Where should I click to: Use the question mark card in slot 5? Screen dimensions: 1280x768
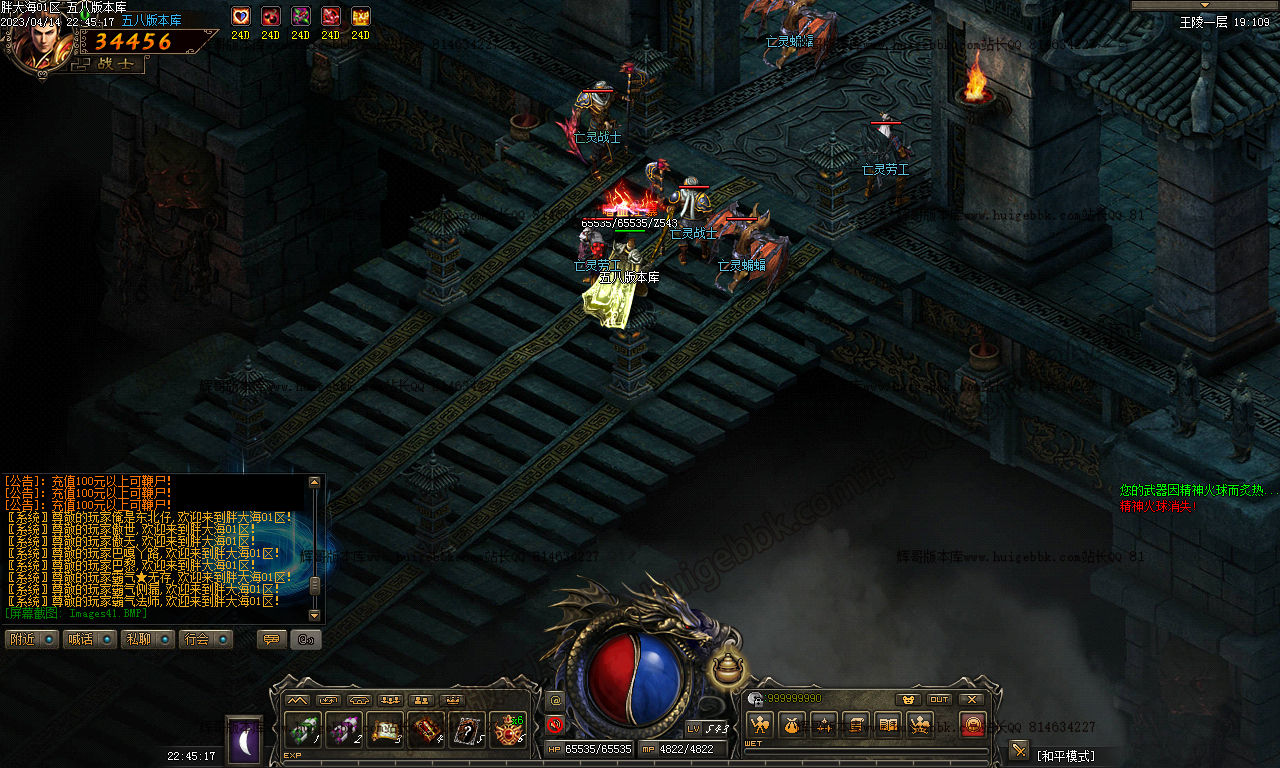pyautogui.click(x=467, y=731)
